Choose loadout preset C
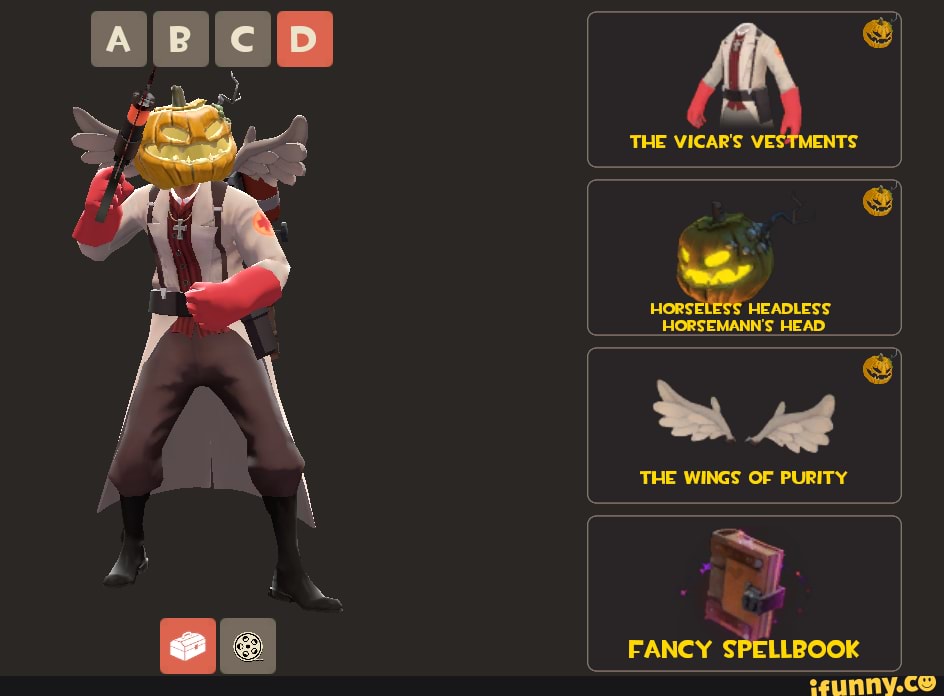944x696 pixels. [x=242, y=39]
